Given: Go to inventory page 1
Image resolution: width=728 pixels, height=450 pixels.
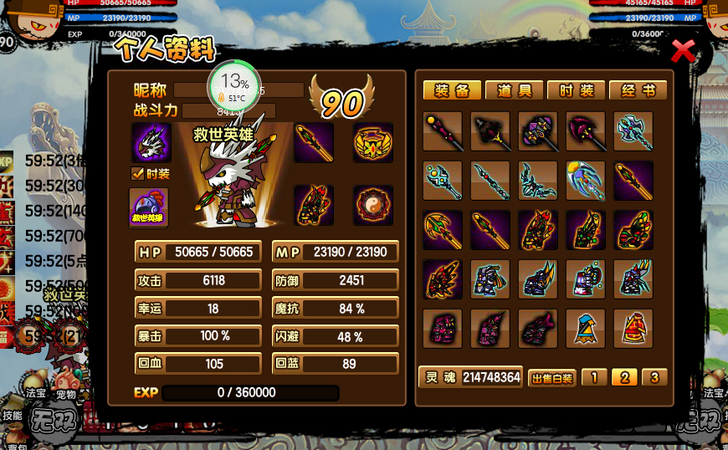Looking at the screenshot, I should point(594,377).
